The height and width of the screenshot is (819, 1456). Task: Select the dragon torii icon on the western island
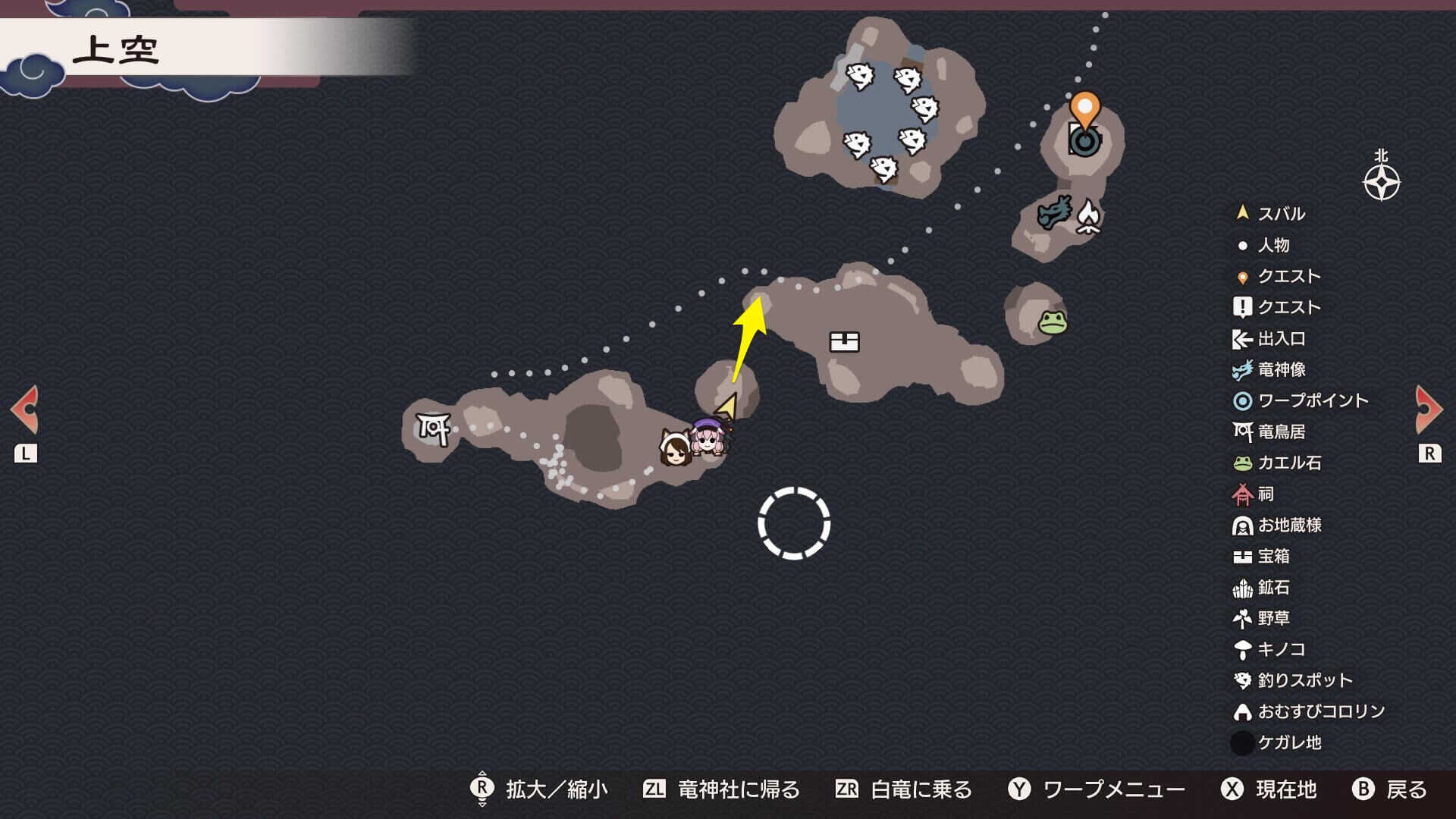(x=432, y=429)
